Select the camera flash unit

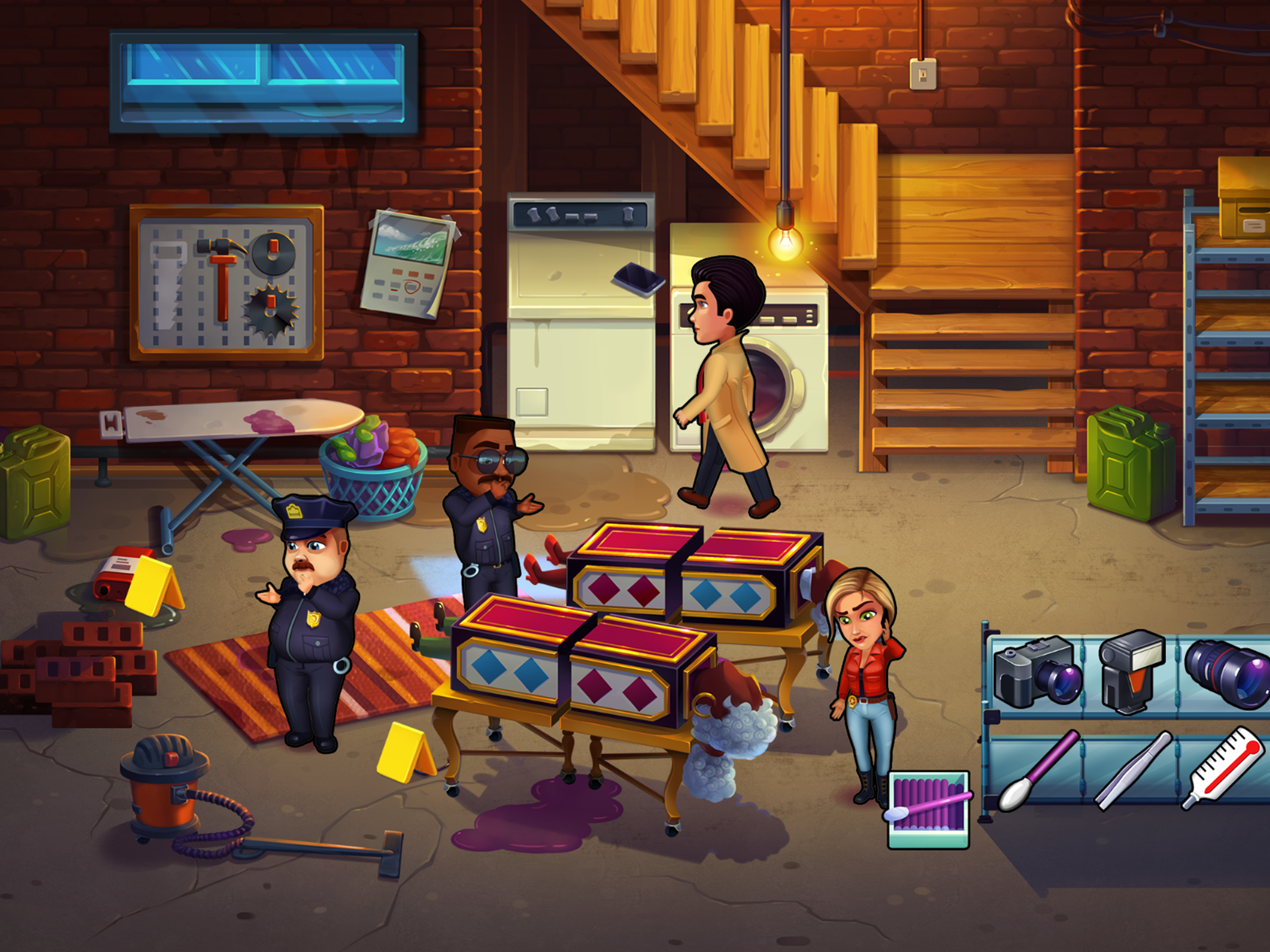[1131, 671]
